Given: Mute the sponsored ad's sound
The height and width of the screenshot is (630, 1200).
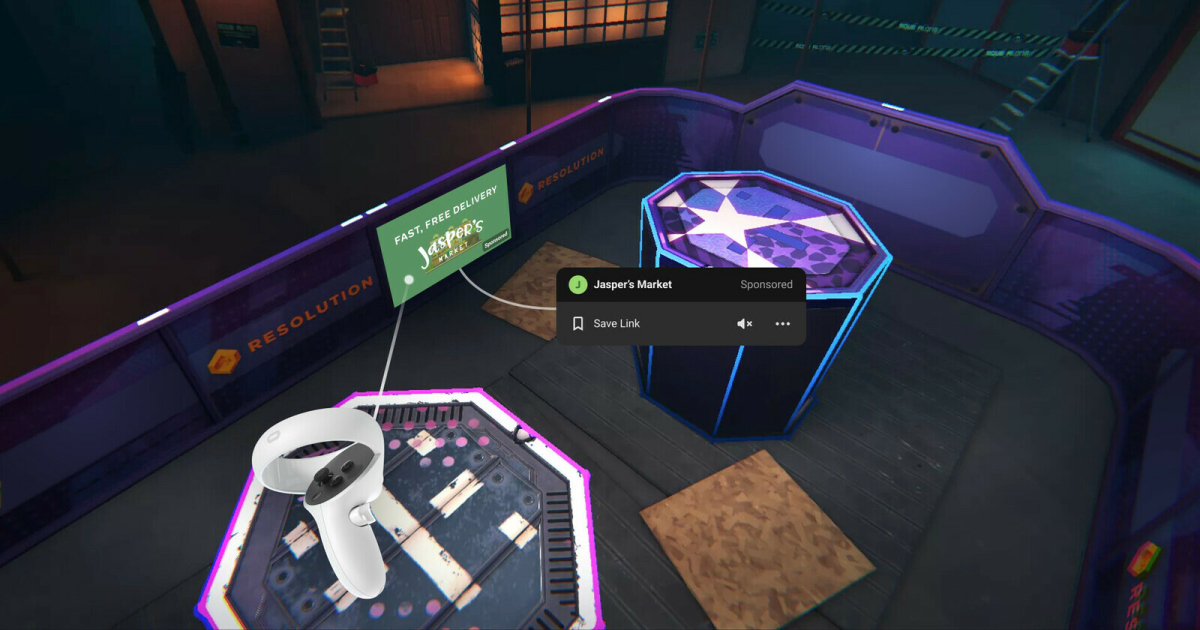Looking at the screenshot, I should click(x=744, y=324).
